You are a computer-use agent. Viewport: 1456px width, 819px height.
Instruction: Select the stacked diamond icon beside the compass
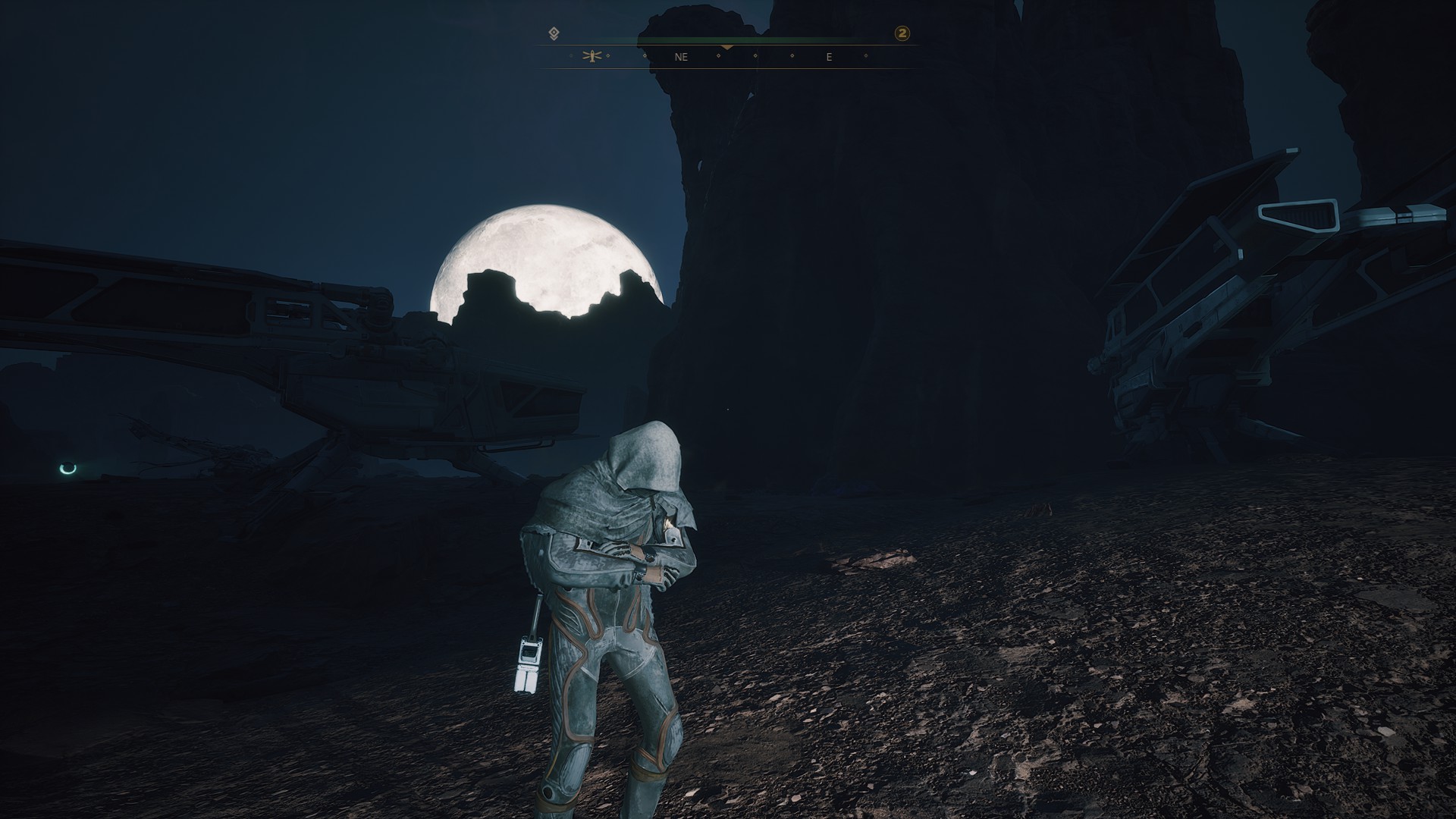coord(554,33)
